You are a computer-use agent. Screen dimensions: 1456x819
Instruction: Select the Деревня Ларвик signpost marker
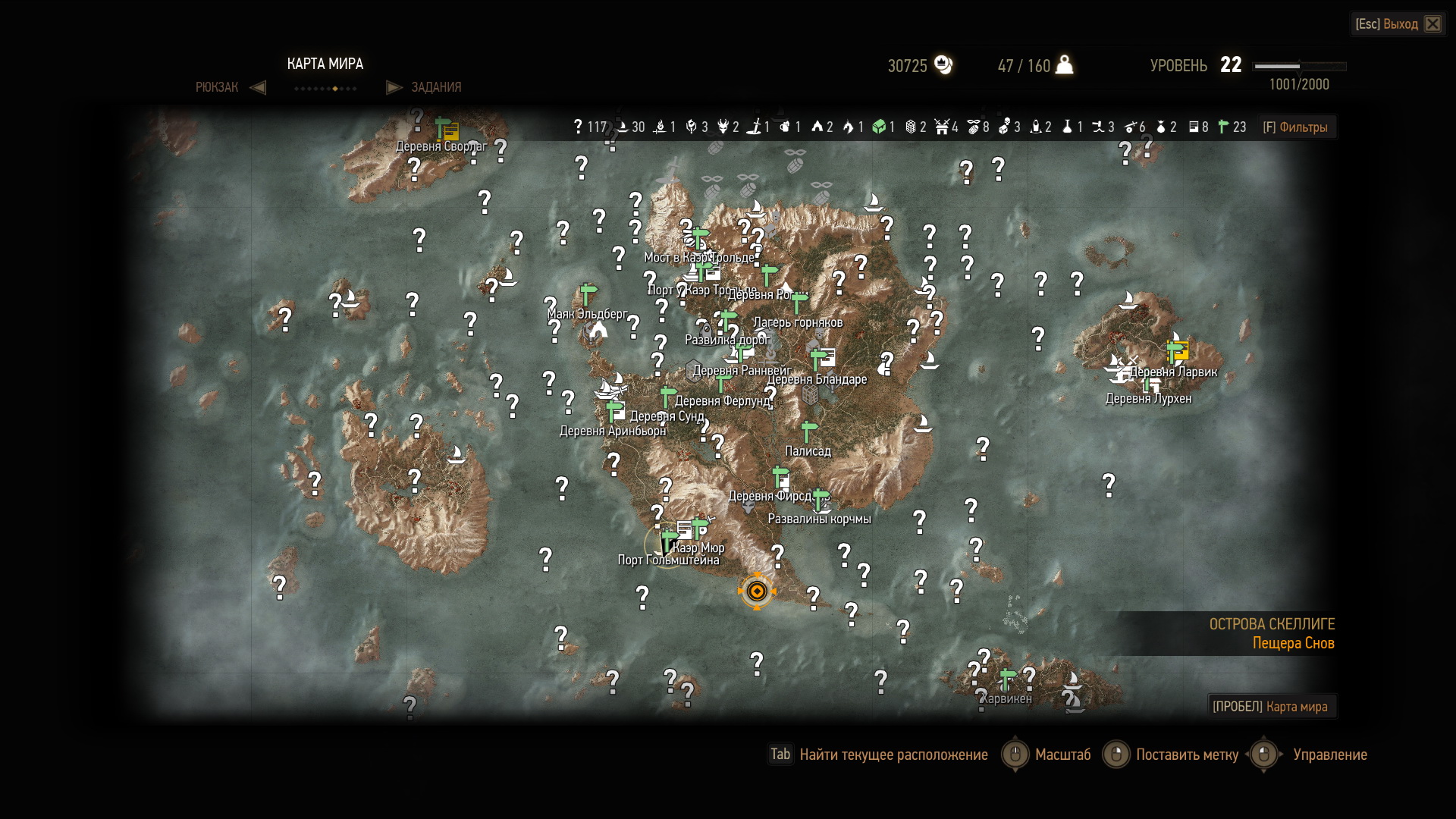pos(1175,351)
